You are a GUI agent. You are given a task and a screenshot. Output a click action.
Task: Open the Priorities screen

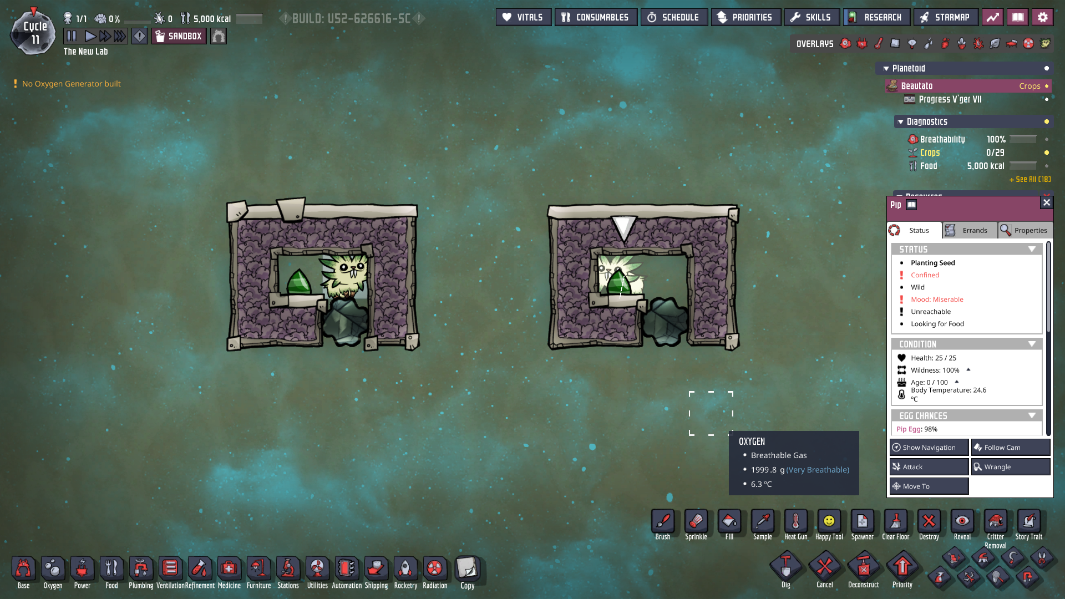tap(745, 17)
